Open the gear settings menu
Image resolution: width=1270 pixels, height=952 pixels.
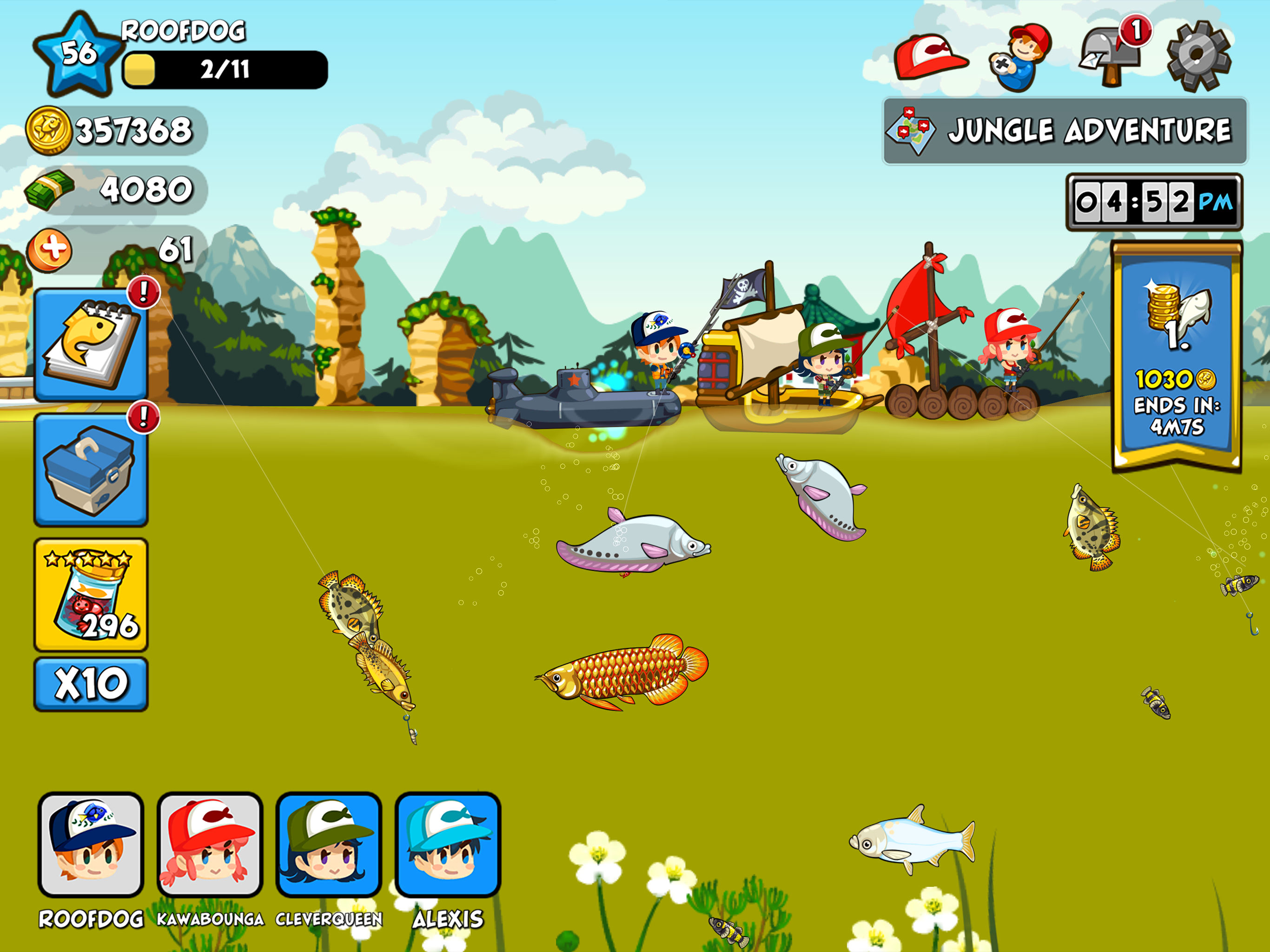pos(1199,56)
